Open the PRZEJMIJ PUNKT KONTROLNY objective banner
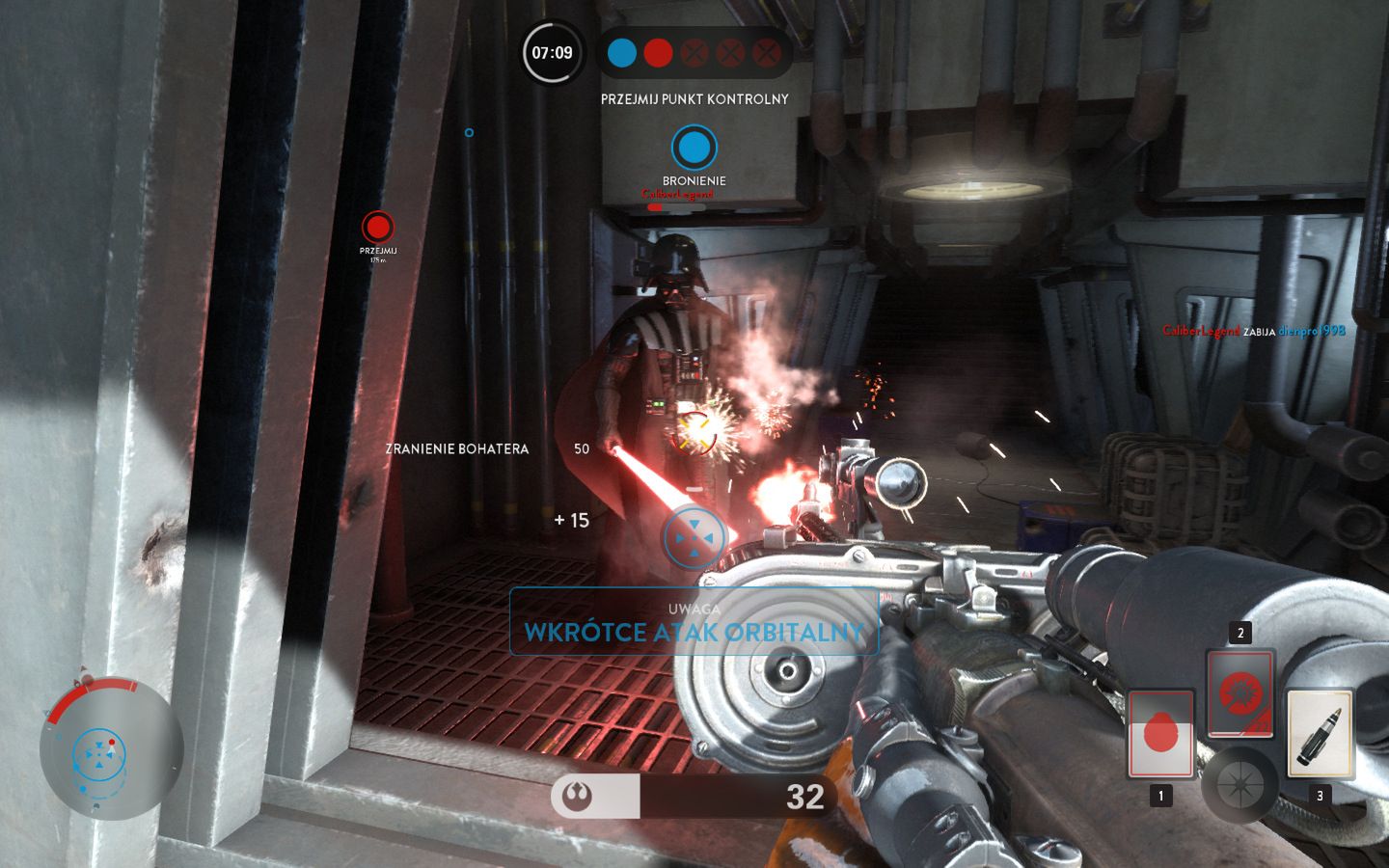Screen dimensions: 1389x868 (694, 99)
